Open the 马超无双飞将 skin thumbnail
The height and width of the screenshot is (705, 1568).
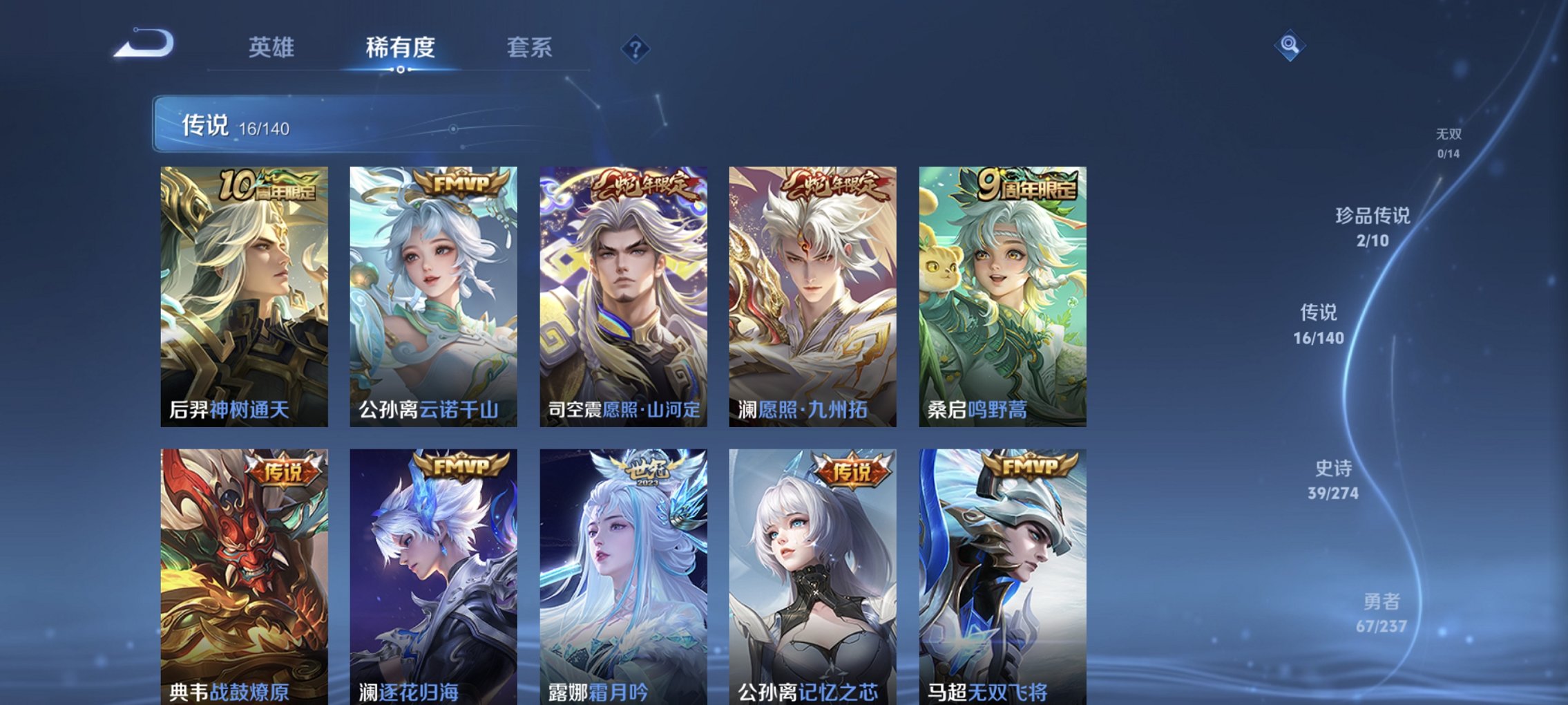point(1002,574)
